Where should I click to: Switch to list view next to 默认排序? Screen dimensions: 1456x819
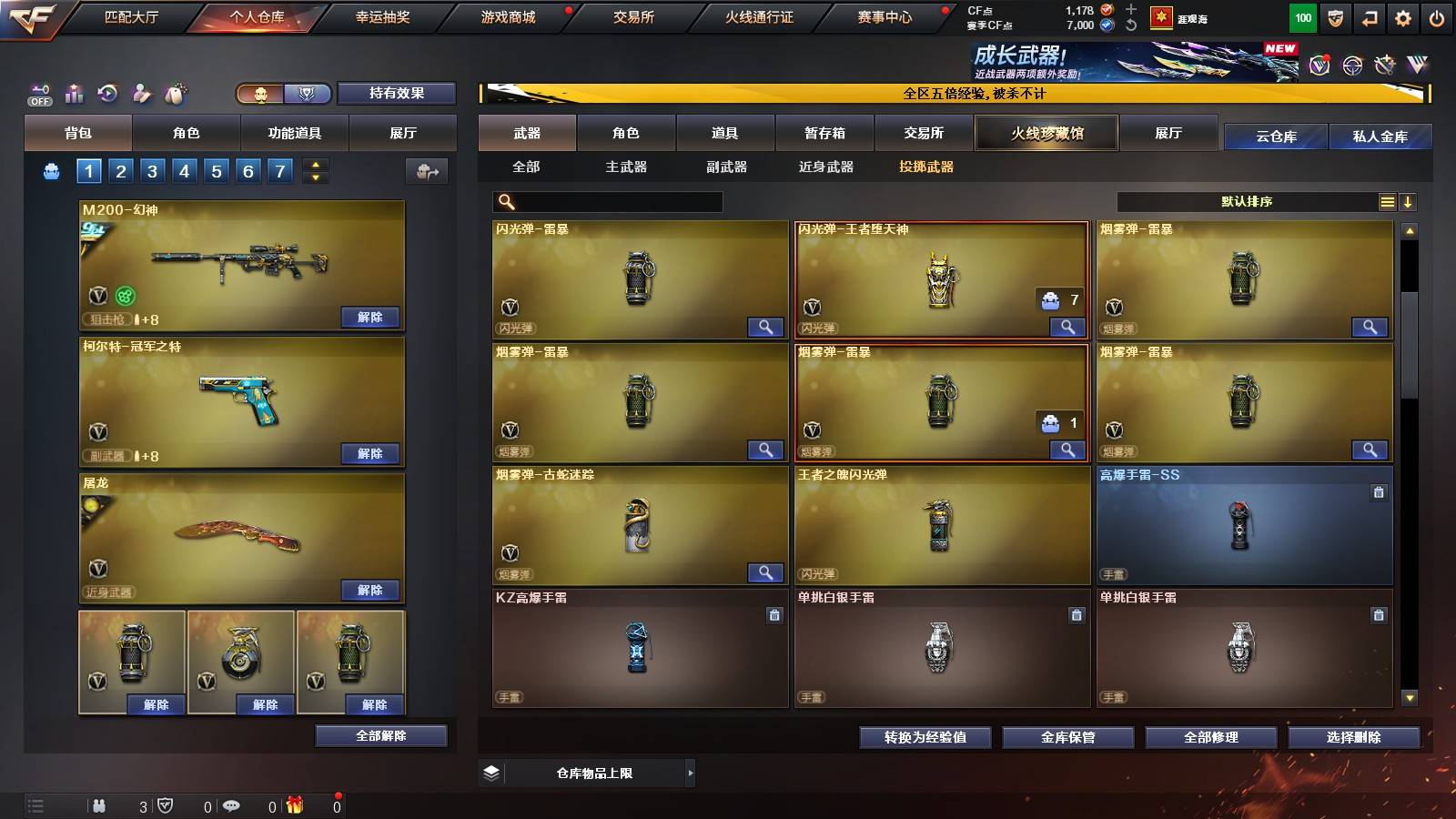(x=1385, y=201)
